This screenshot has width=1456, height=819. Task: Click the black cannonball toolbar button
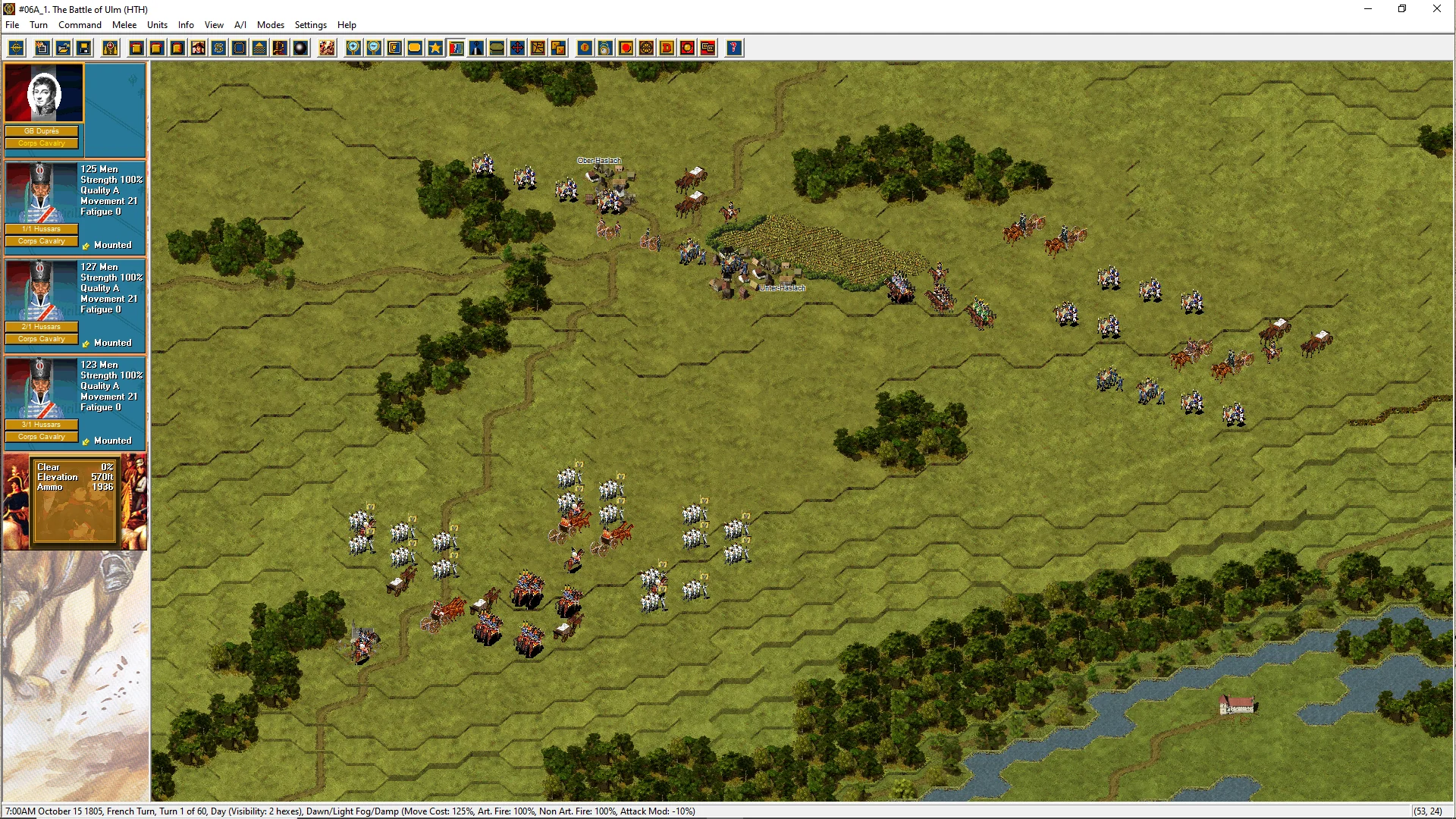[x=300, y=49]
